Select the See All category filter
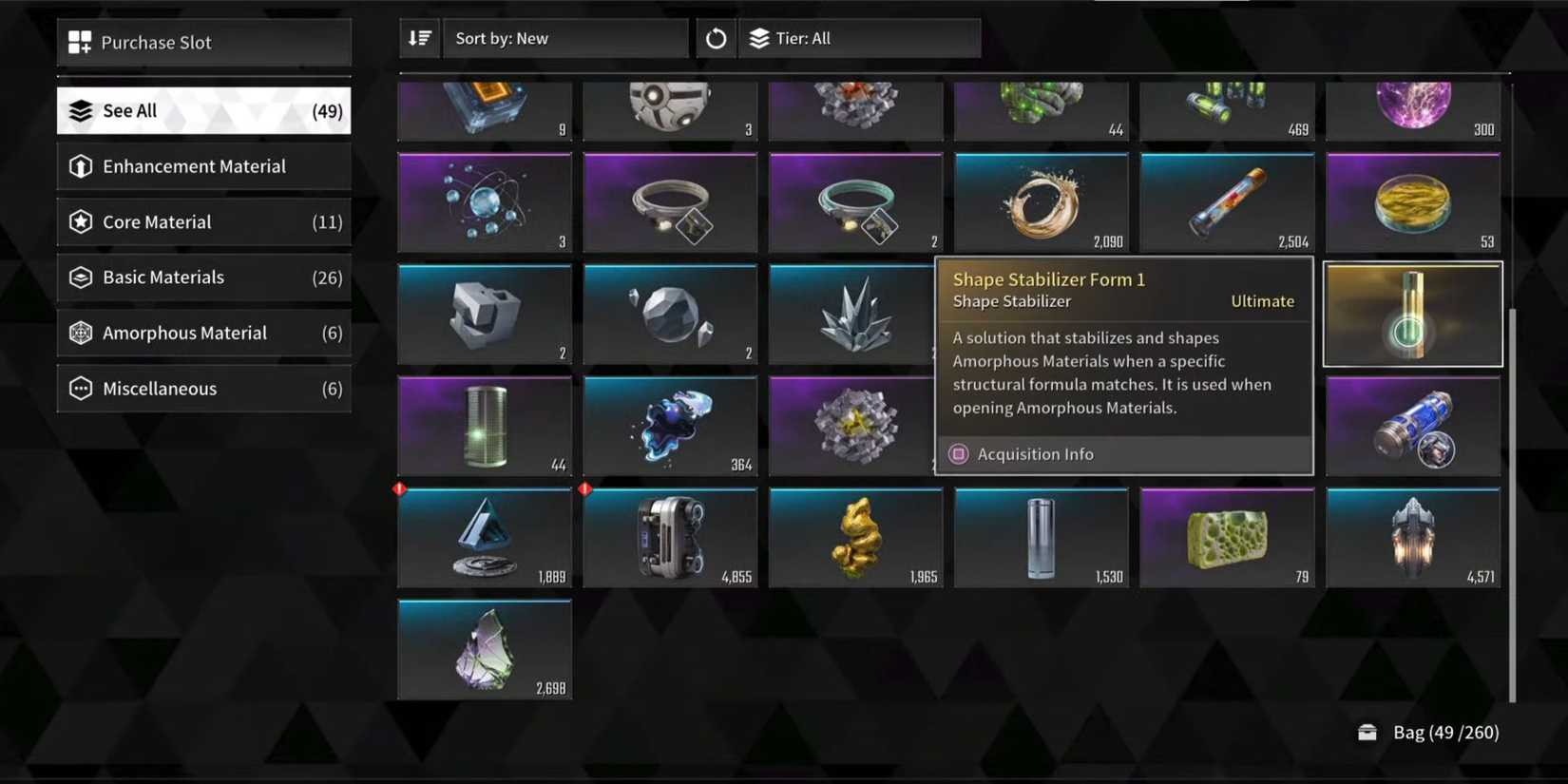The height and width of the screenshot is (784, 1568). [x=203, y=110]
